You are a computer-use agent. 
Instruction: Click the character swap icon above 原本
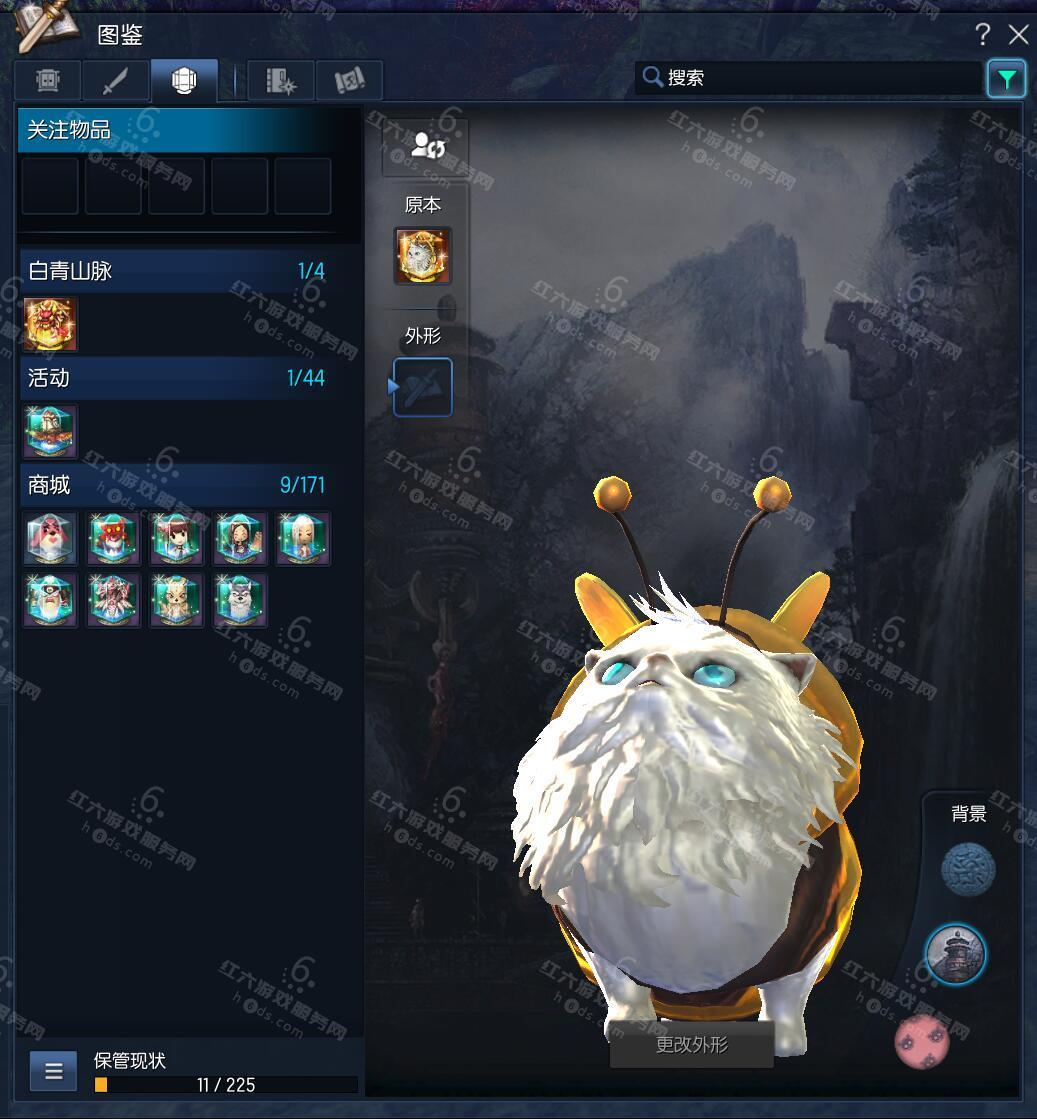click(427, 148)
